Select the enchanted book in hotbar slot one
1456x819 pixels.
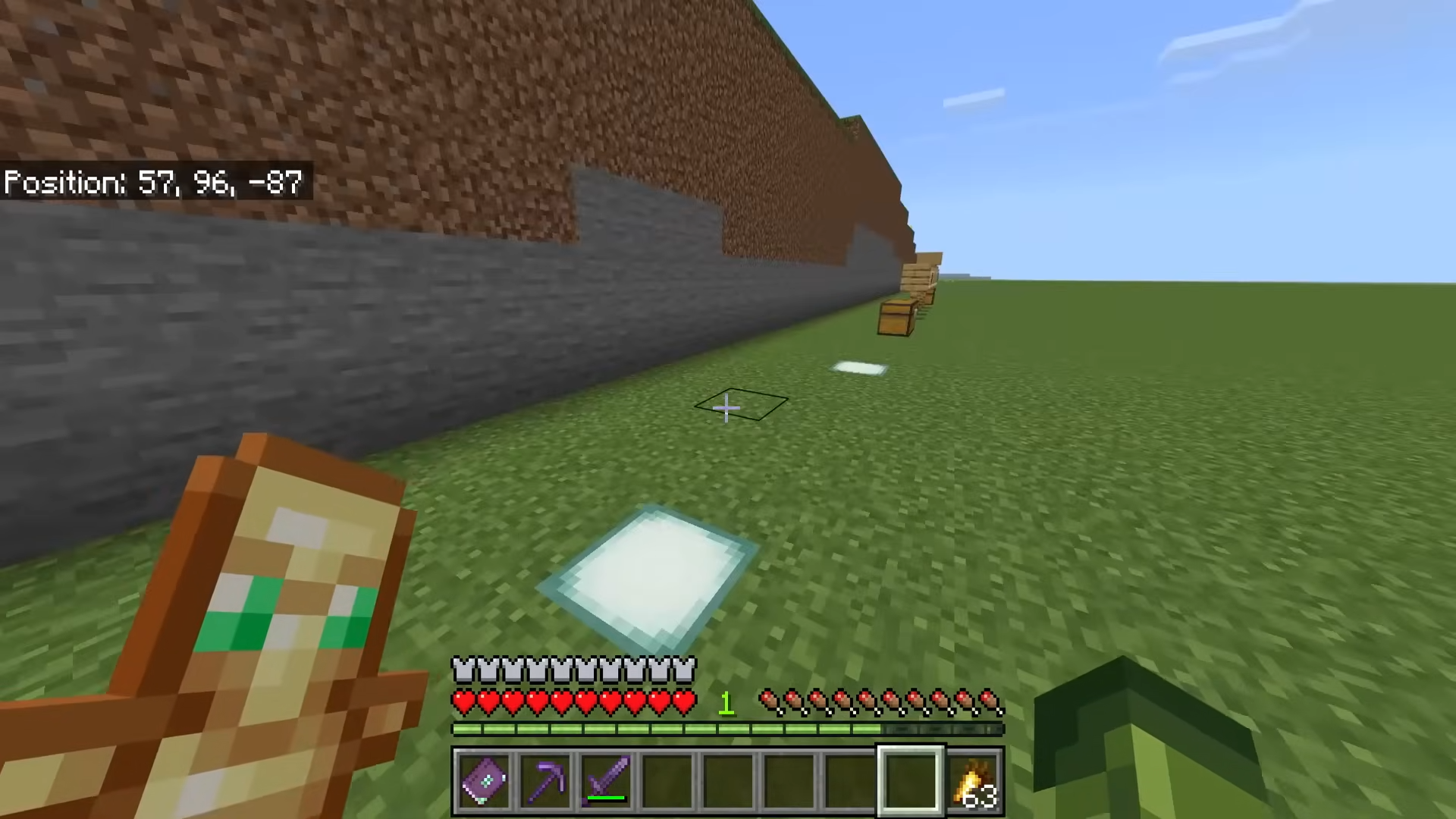485,780
